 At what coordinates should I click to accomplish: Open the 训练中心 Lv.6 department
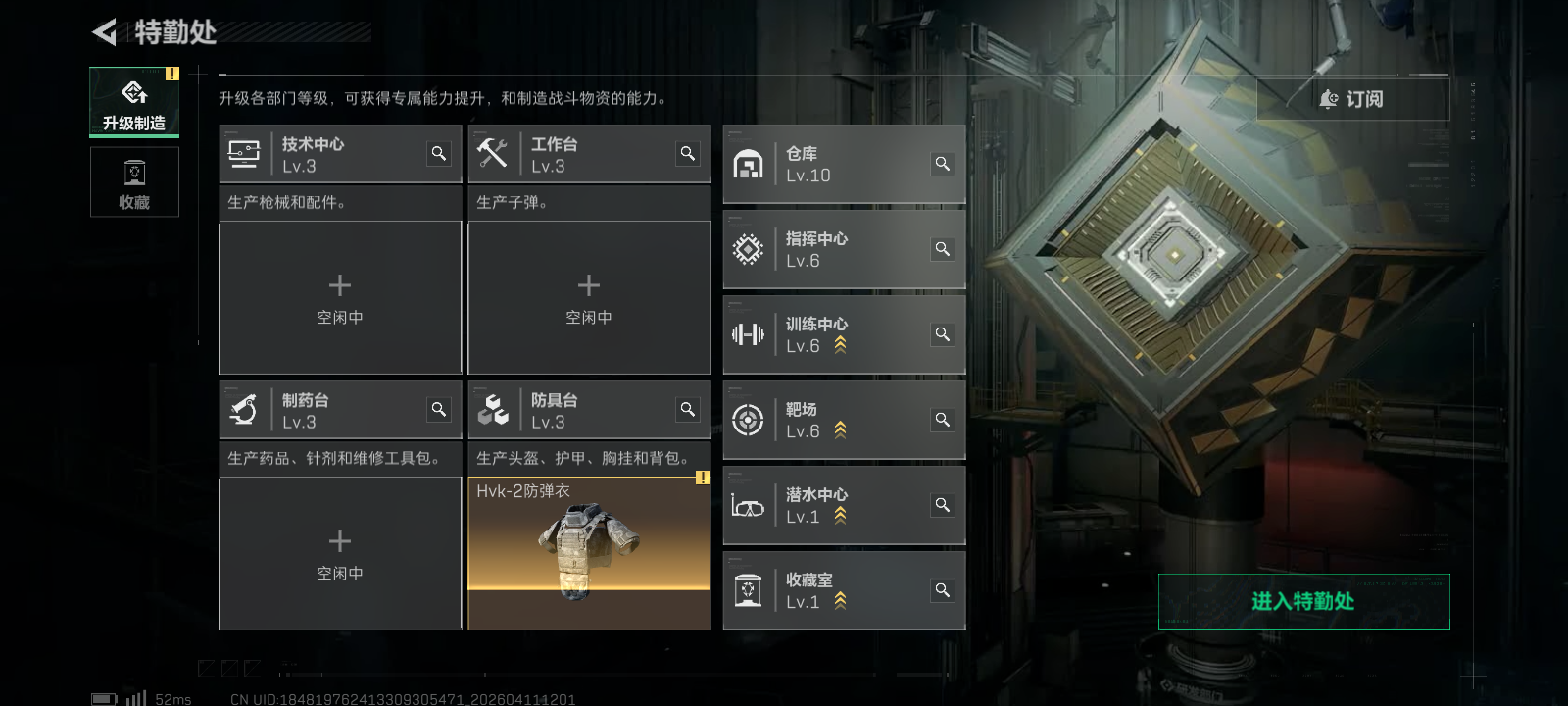click(833, 335)
